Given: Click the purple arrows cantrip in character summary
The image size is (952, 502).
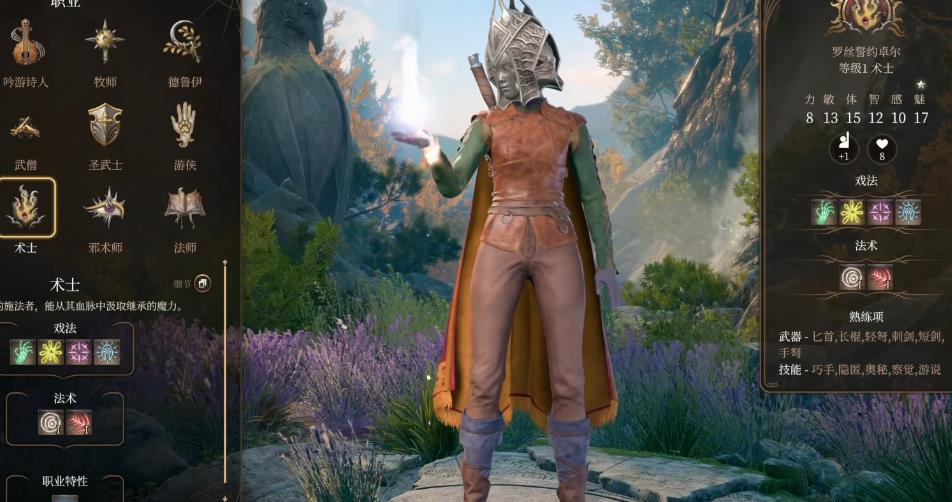Looking at the screenshot, I should [880, 211].
